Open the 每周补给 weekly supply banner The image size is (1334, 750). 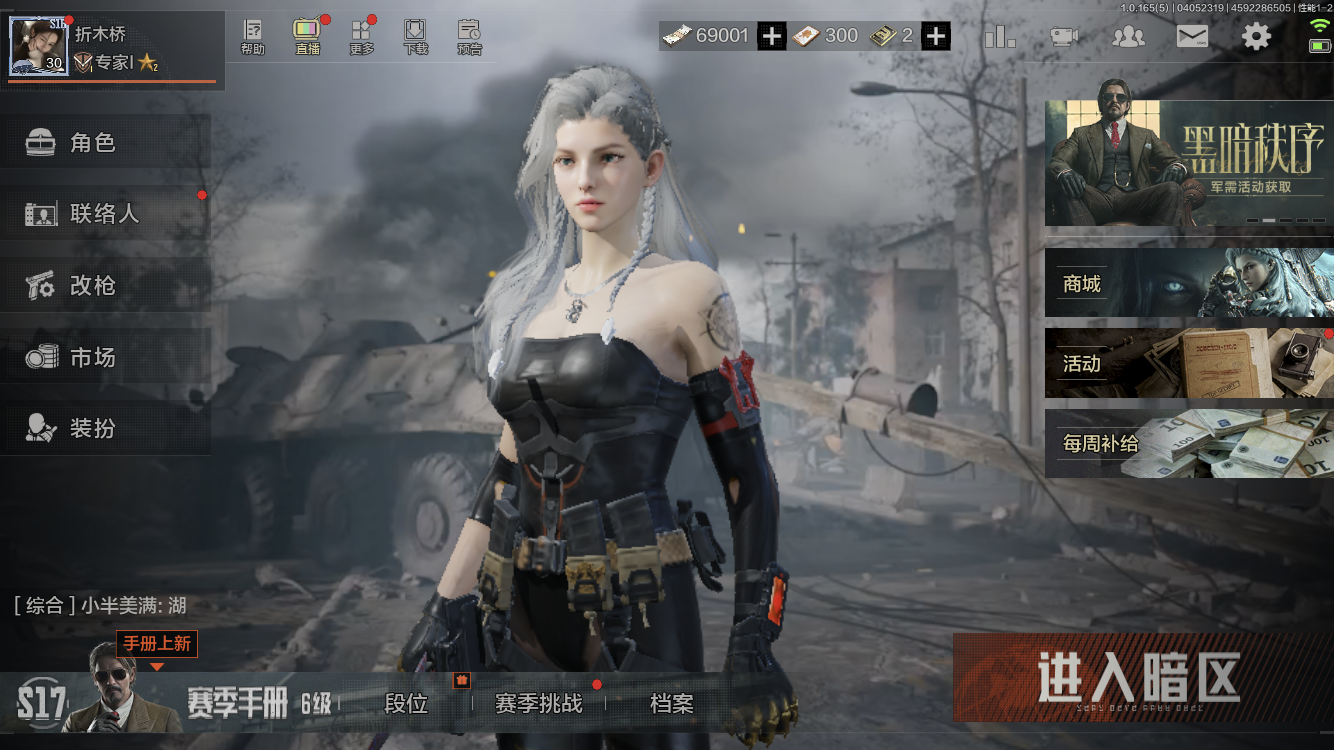click(x=1188, y=443)
